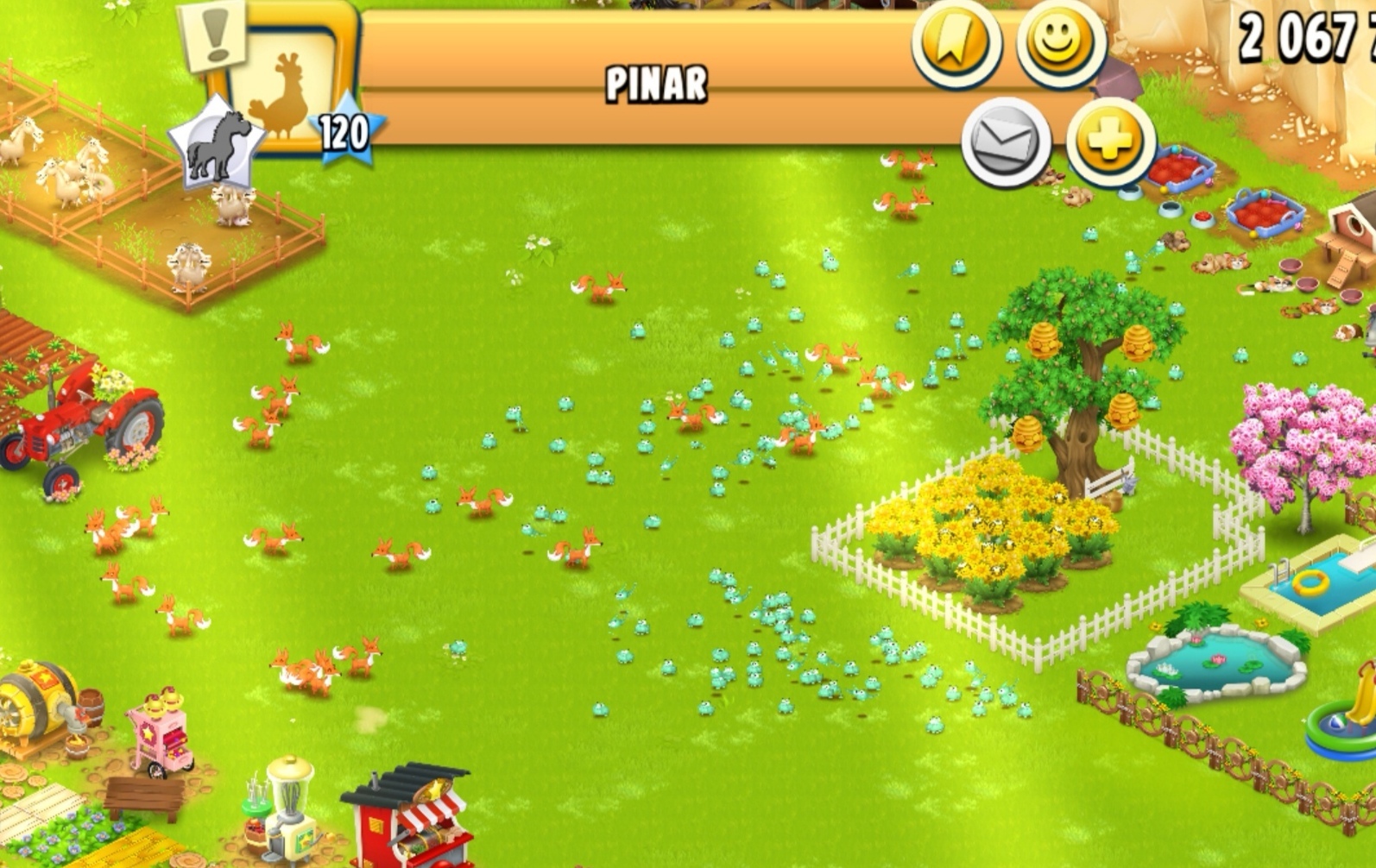Click the exclamation mark report flag
1376x868 pixels.
click(214, 35)
